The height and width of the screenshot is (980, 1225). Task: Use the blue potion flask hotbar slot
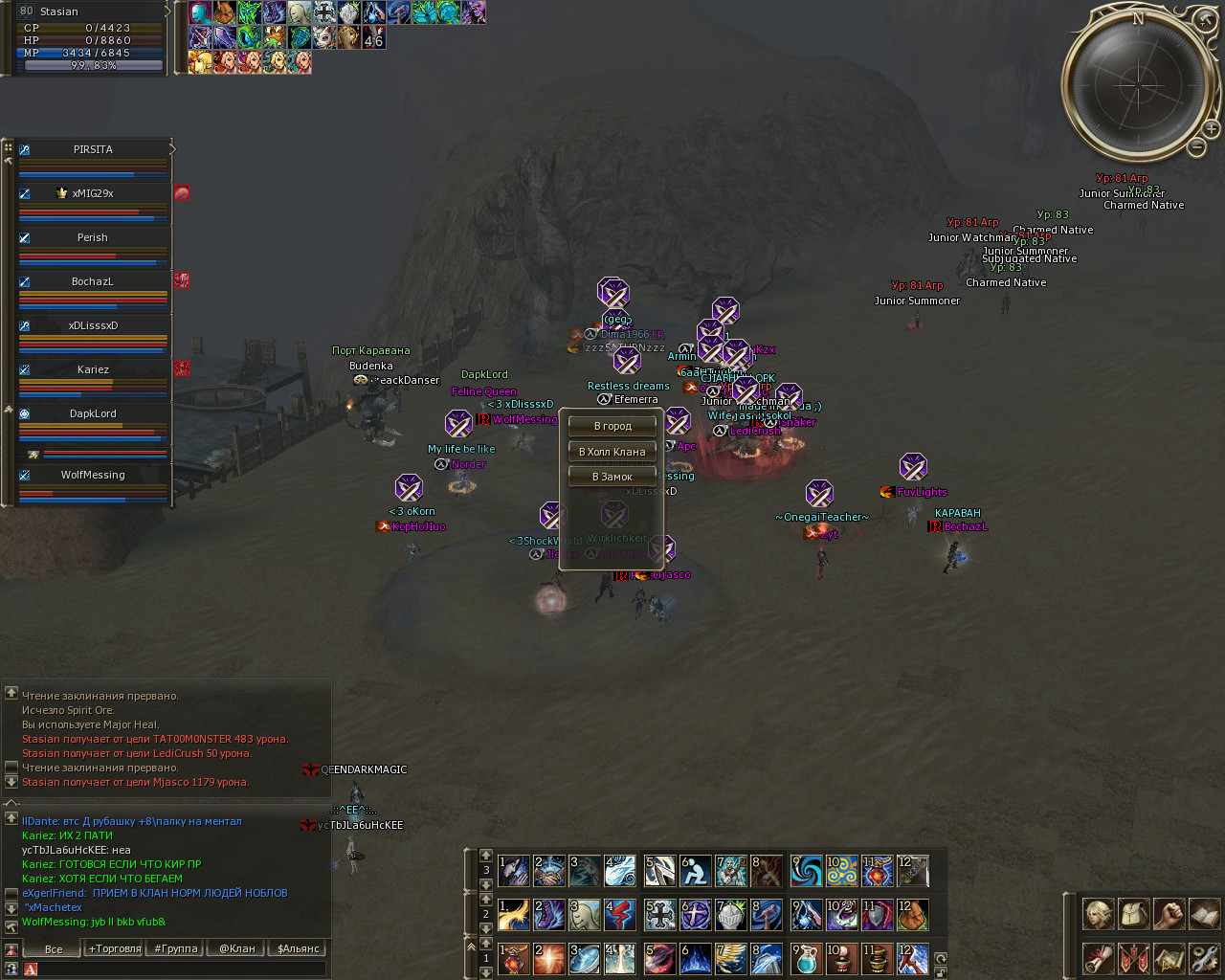coord(806,958)
